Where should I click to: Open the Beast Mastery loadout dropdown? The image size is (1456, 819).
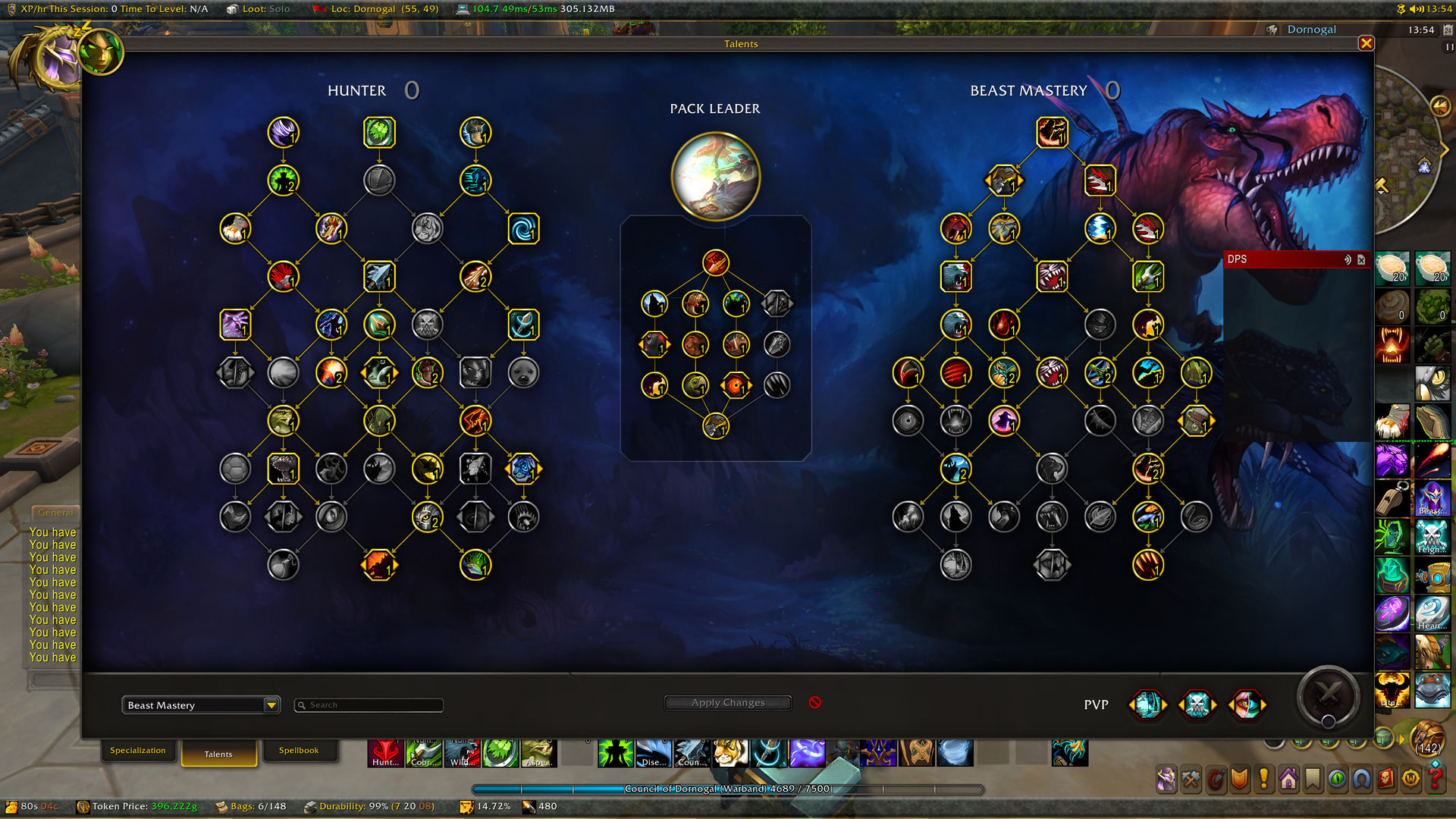coord(271,705)
